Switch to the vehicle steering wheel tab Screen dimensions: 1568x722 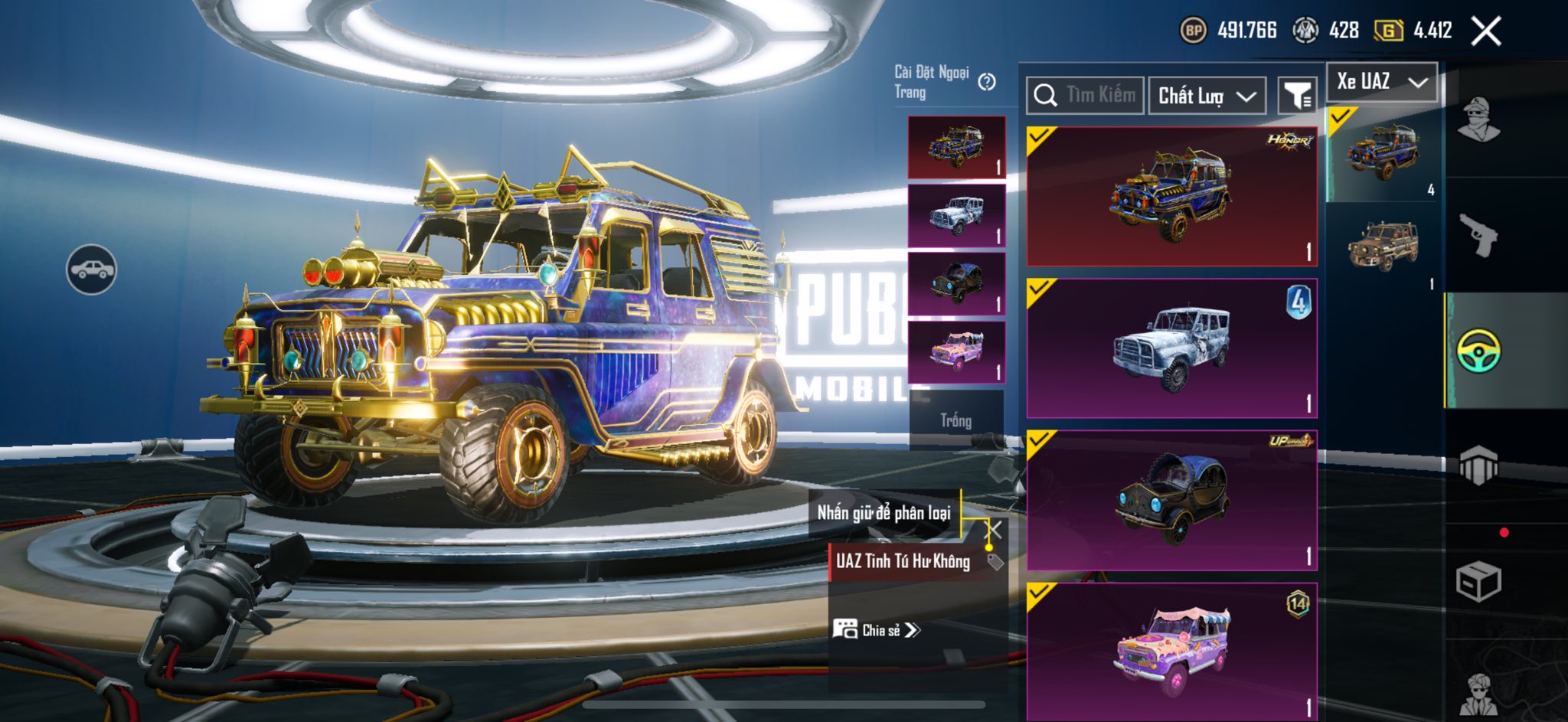coord(1478,351)
